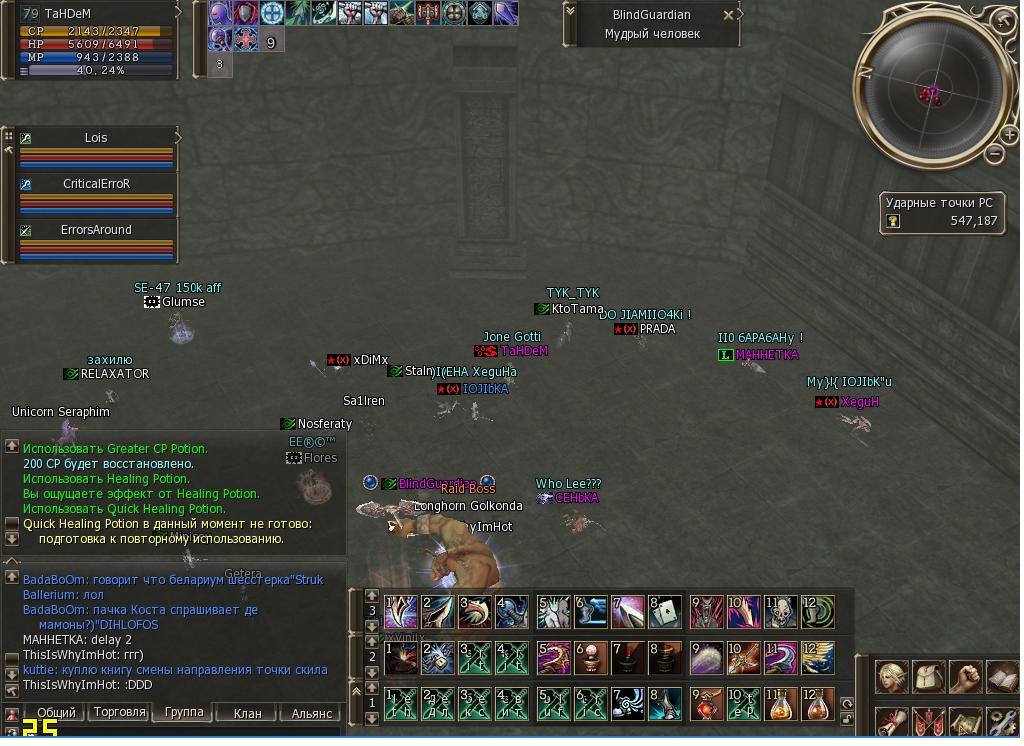This screenshot has height=746, width=1024.
Task: Click the circular radar minimap
Action: [930, 94]
